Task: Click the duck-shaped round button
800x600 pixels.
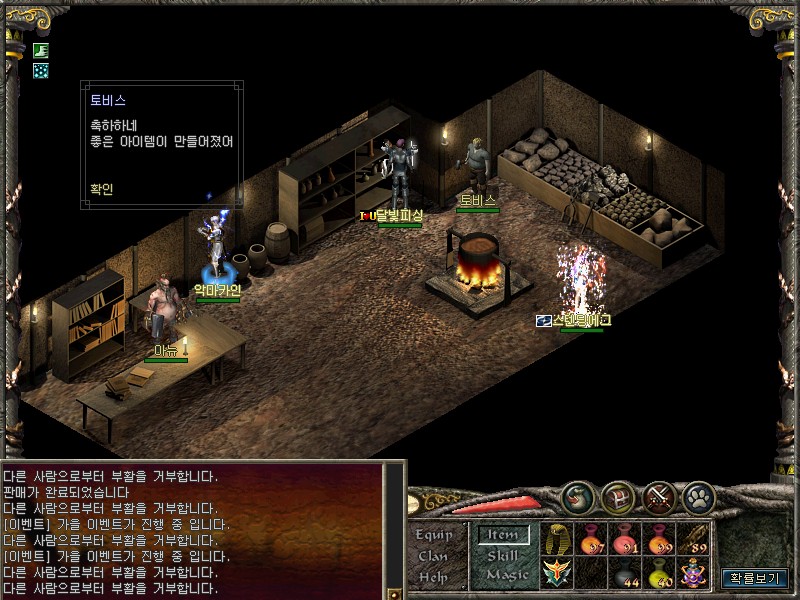Action: pos(578,498)
